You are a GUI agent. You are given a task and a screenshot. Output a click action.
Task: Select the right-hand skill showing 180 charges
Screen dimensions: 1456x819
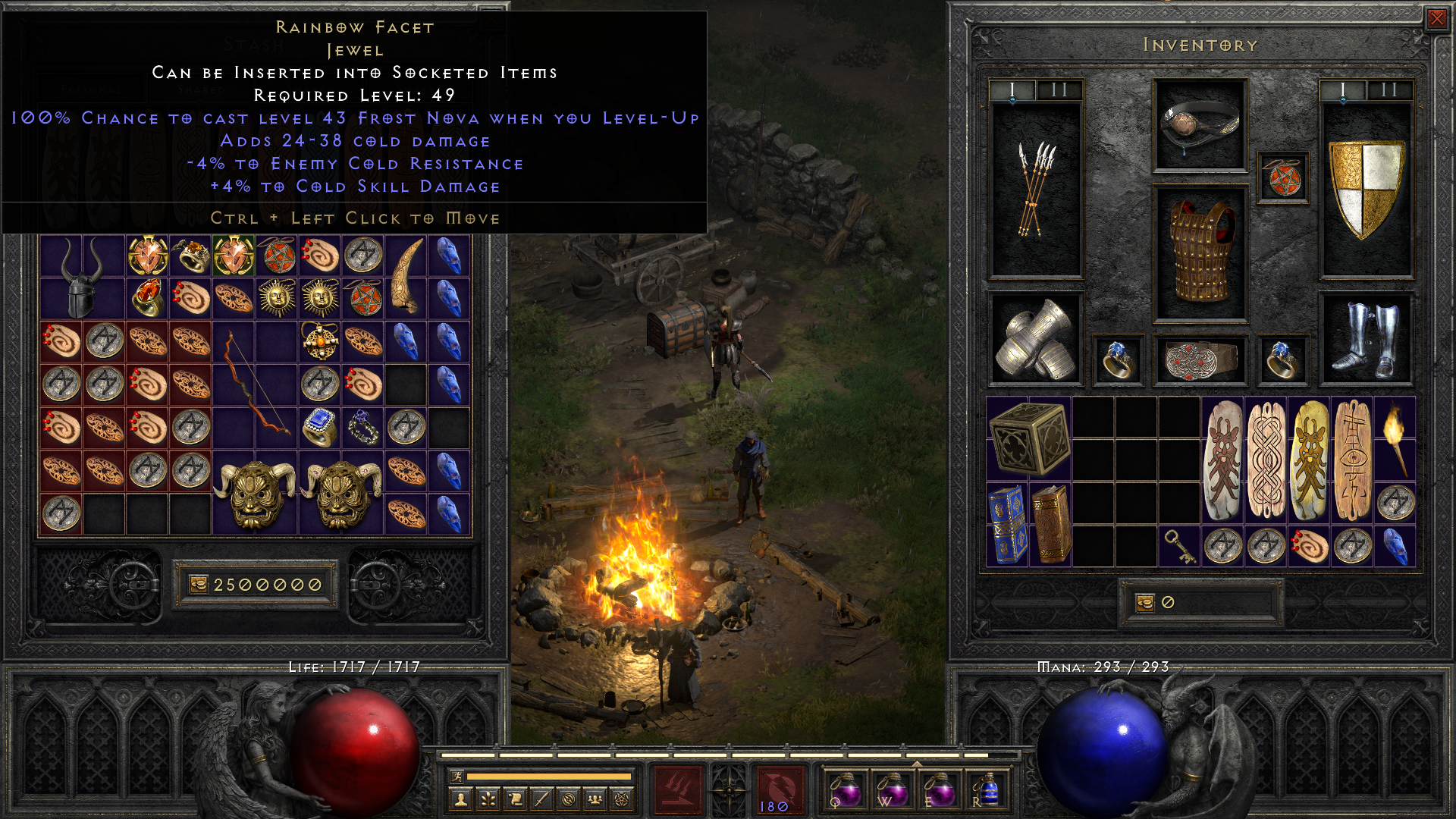point(781,789)
